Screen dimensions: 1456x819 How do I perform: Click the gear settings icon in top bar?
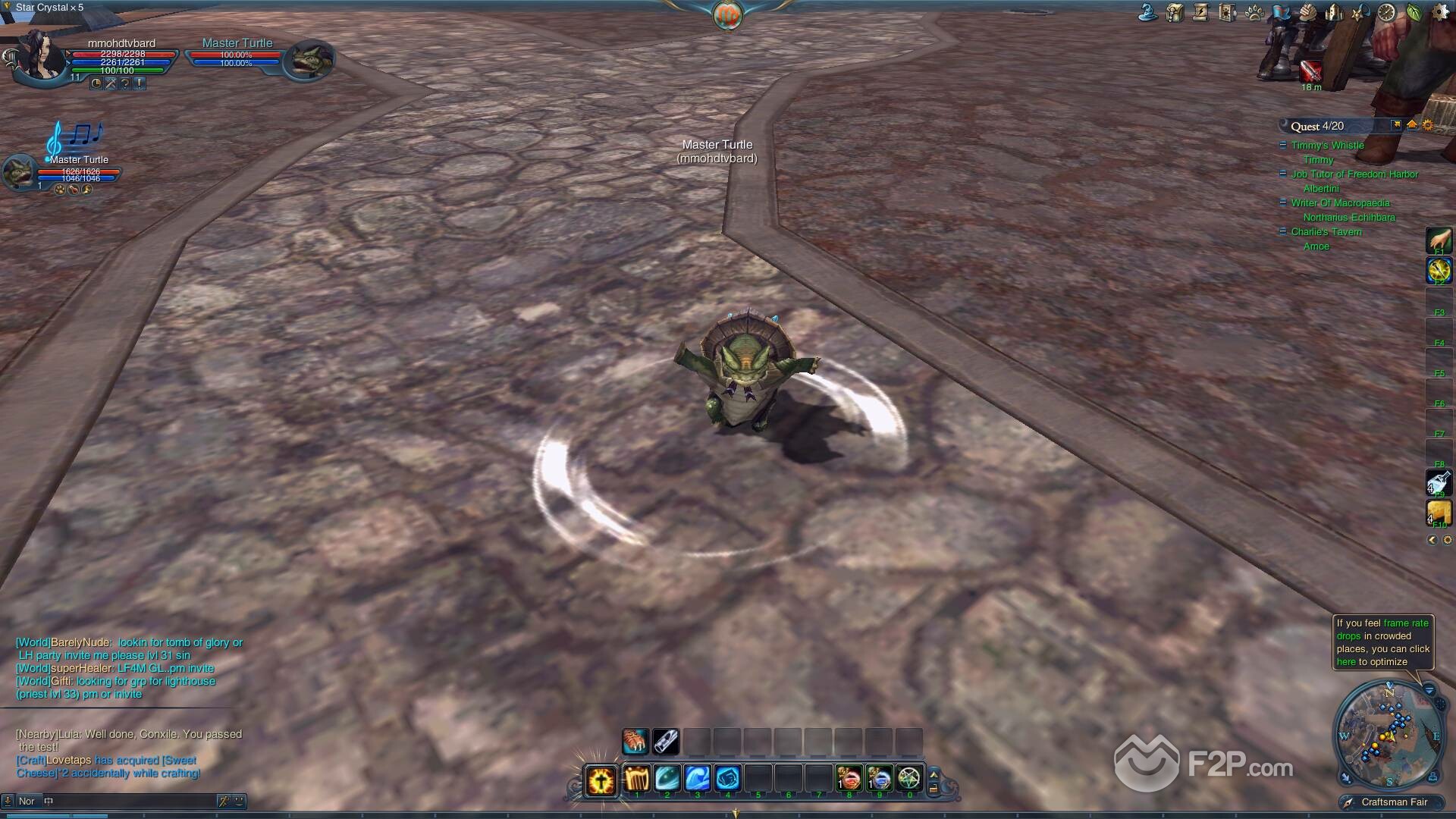(1440, 12)
